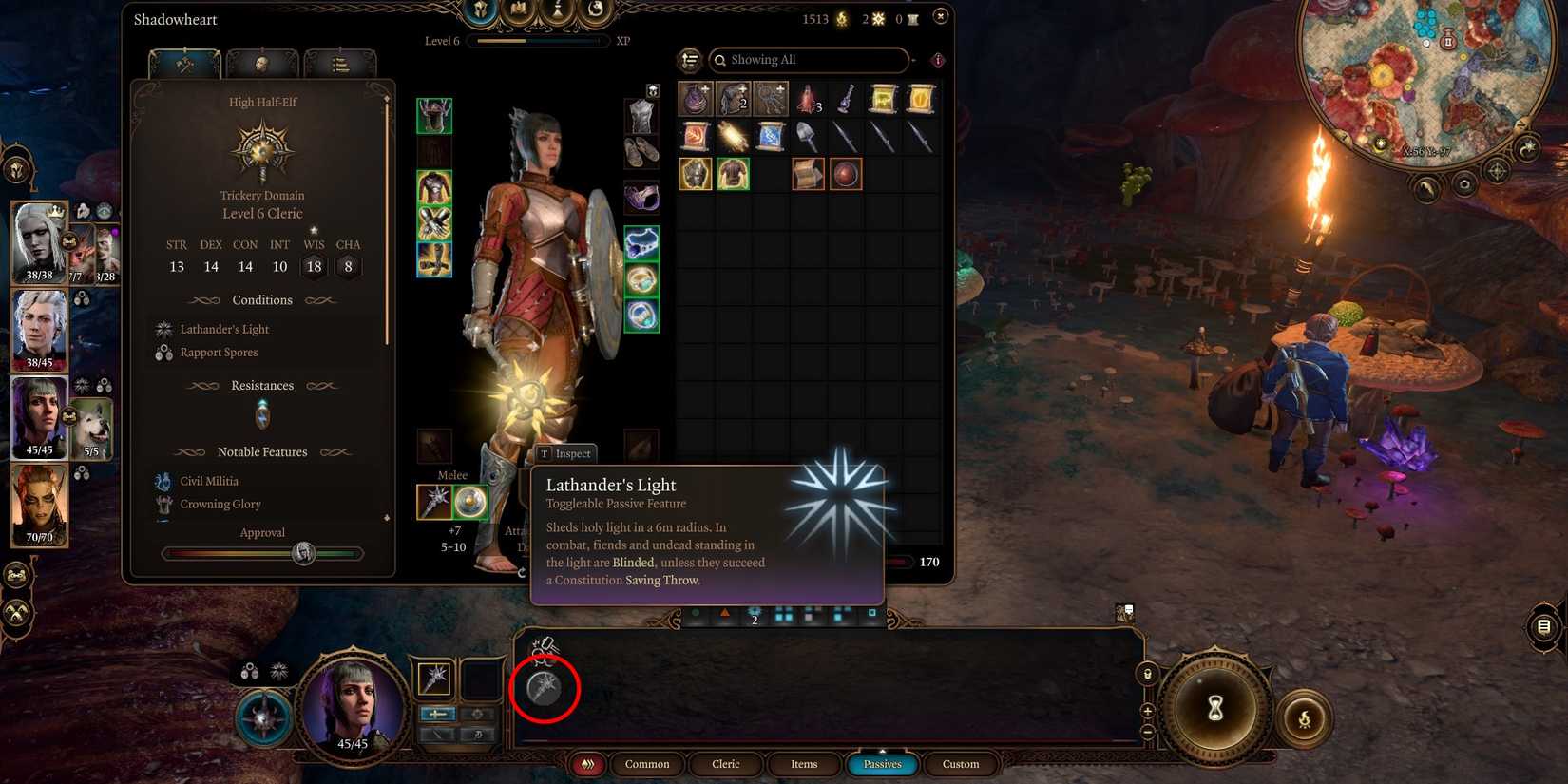Toggle Lathander's Light passive in the hotbar
The width and height of the screenshot is (1568, 784).
point(543,689)
